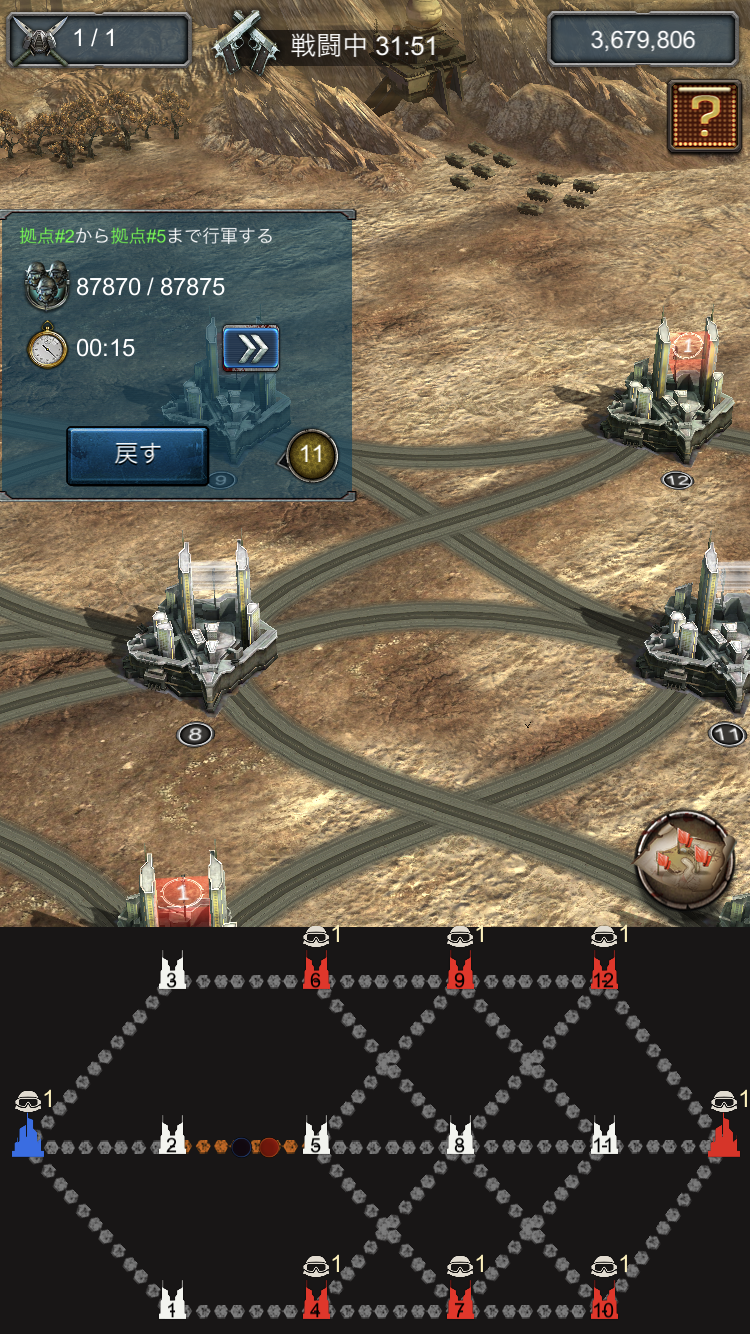Select red base 6 on the minimap
This screenshot has height=1334, width=750.
[x=316, y=974]
